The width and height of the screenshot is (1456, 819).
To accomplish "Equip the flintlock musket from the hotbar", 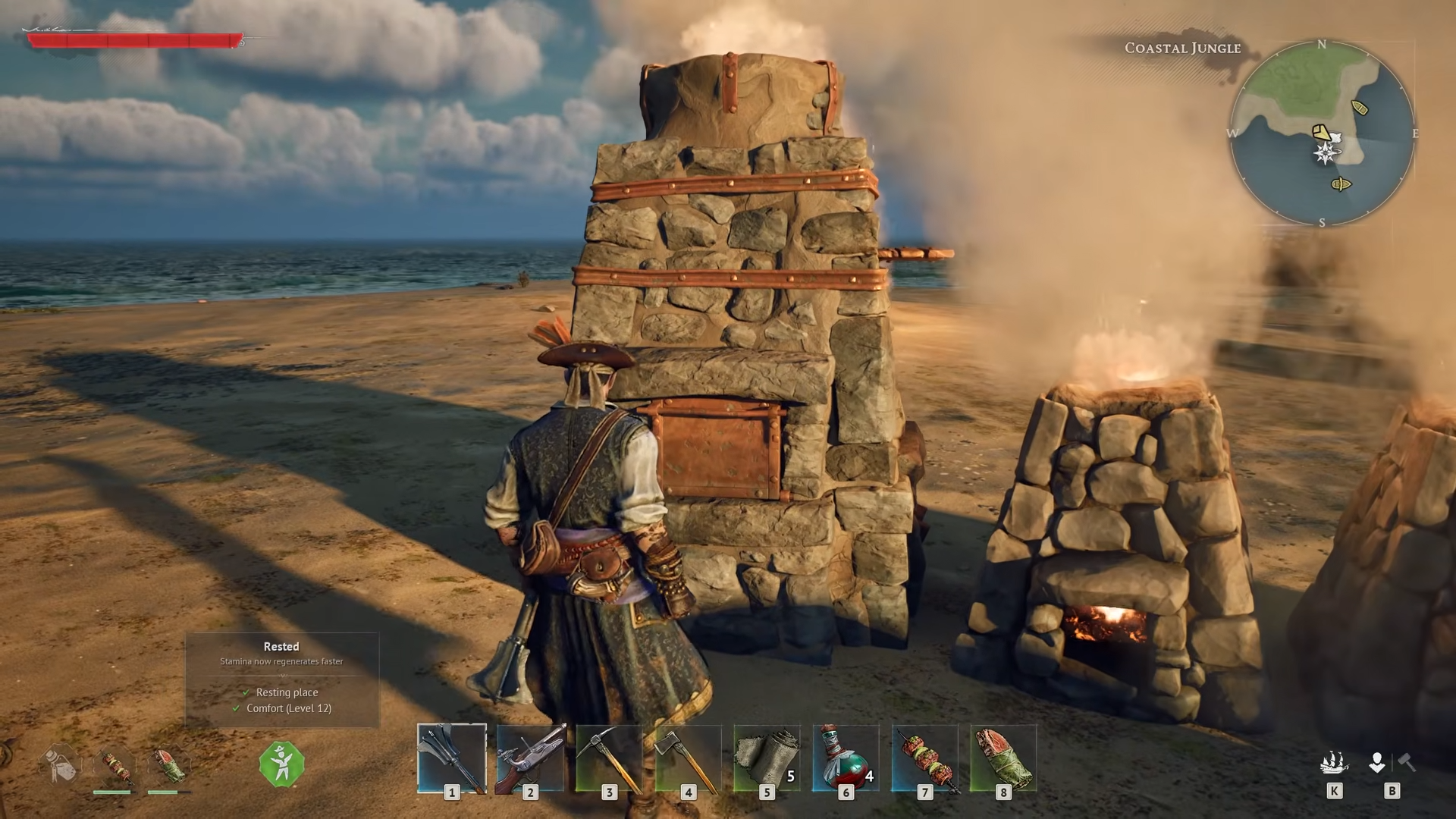I will point(531,758).
